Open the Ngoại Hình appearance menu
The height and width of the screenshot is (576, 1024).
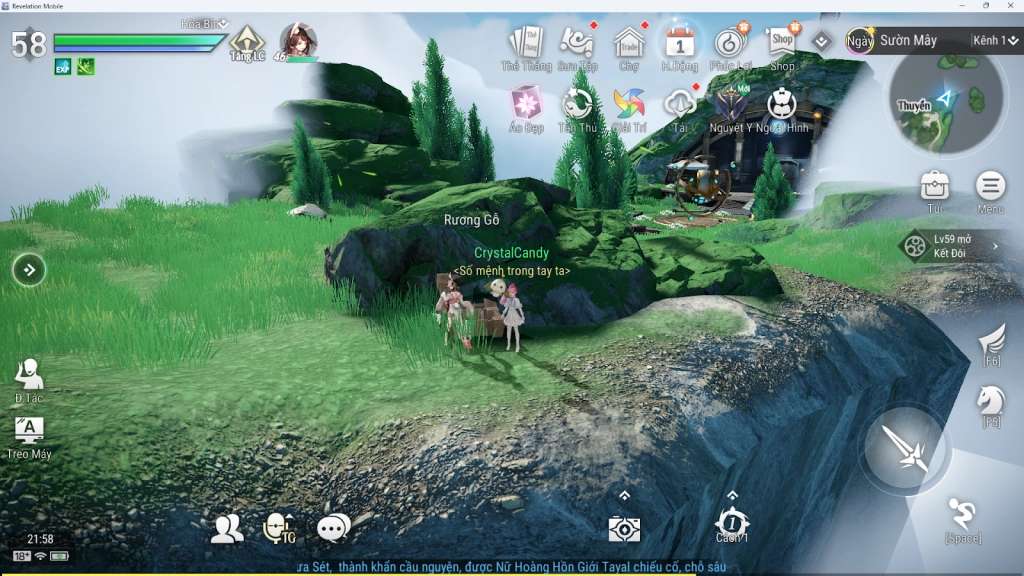(782, 104)
